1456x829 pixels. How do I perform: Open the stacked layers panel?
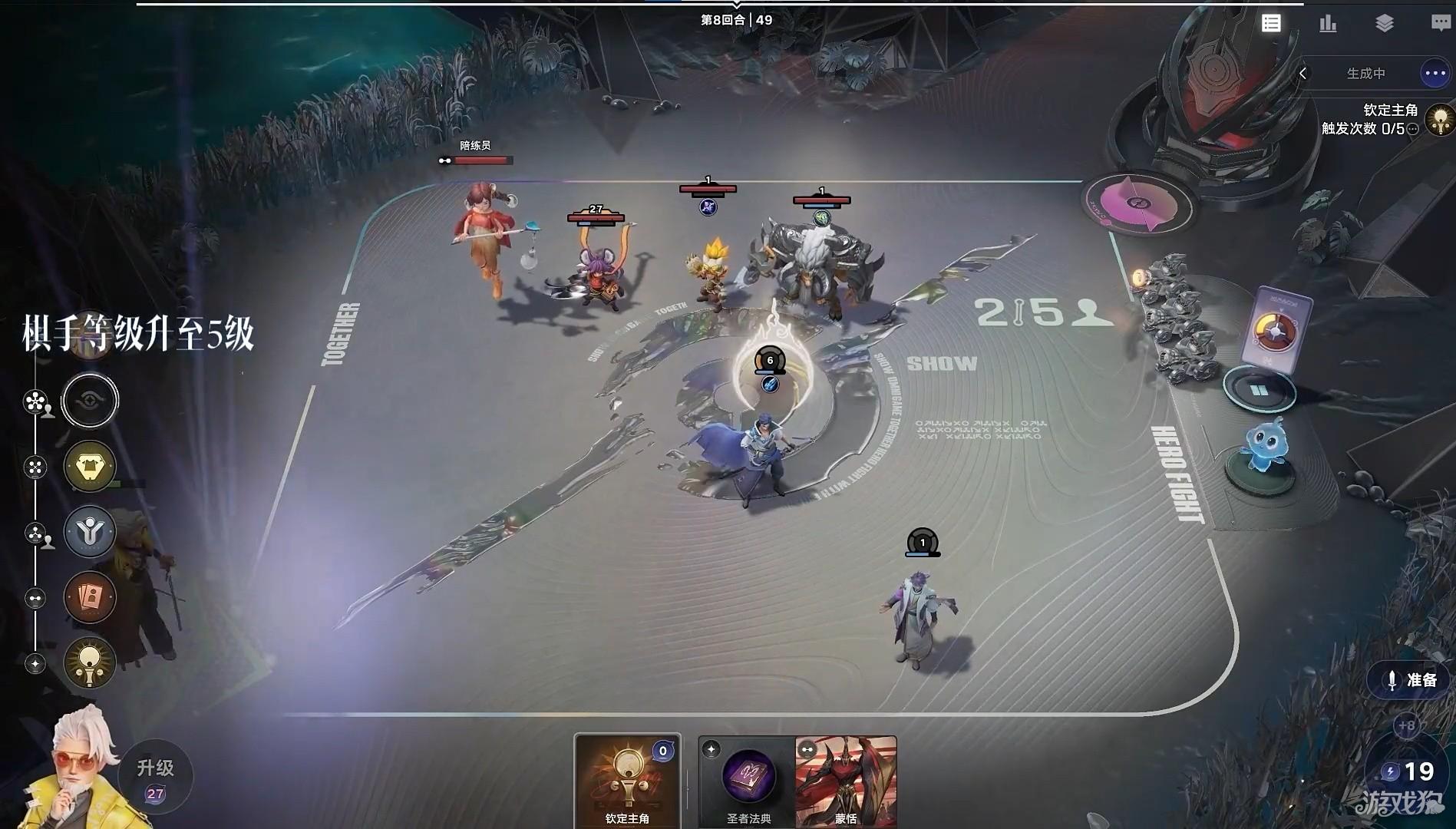pos(1385,23)
